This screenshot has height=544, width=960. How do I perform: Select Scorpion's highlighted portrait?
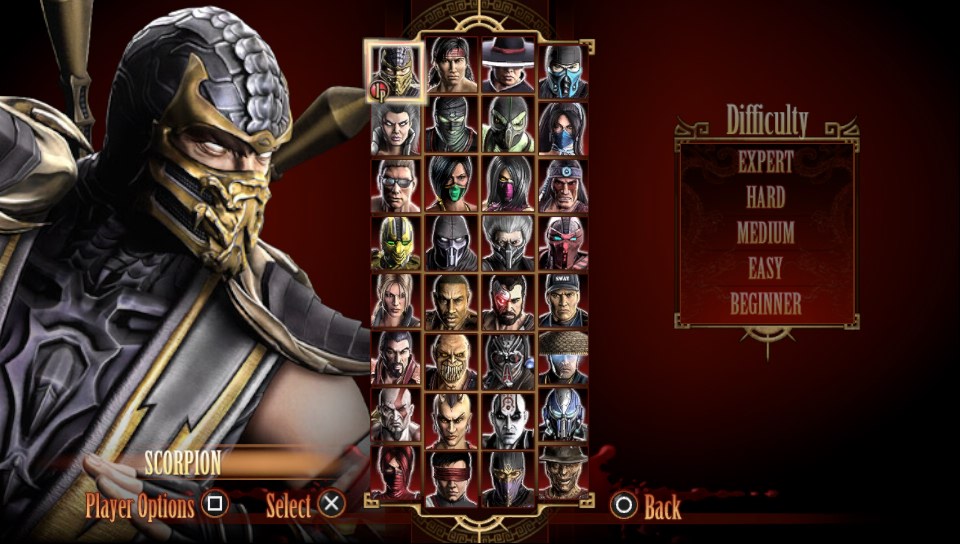click(396, 70)
